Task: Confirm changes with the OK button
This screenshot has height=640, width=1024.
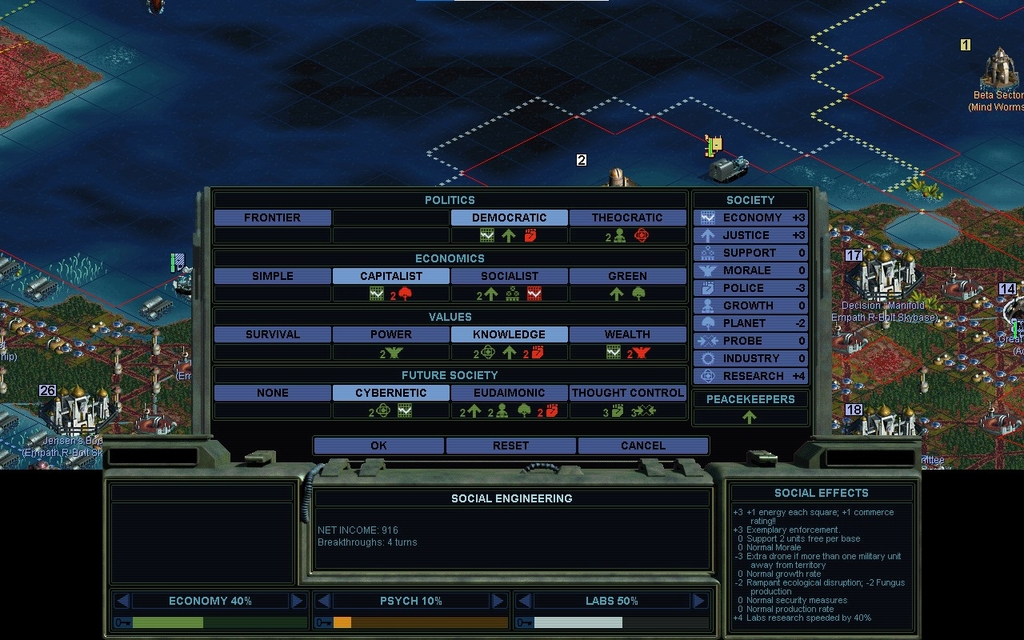Action: [x=378, y=445]
